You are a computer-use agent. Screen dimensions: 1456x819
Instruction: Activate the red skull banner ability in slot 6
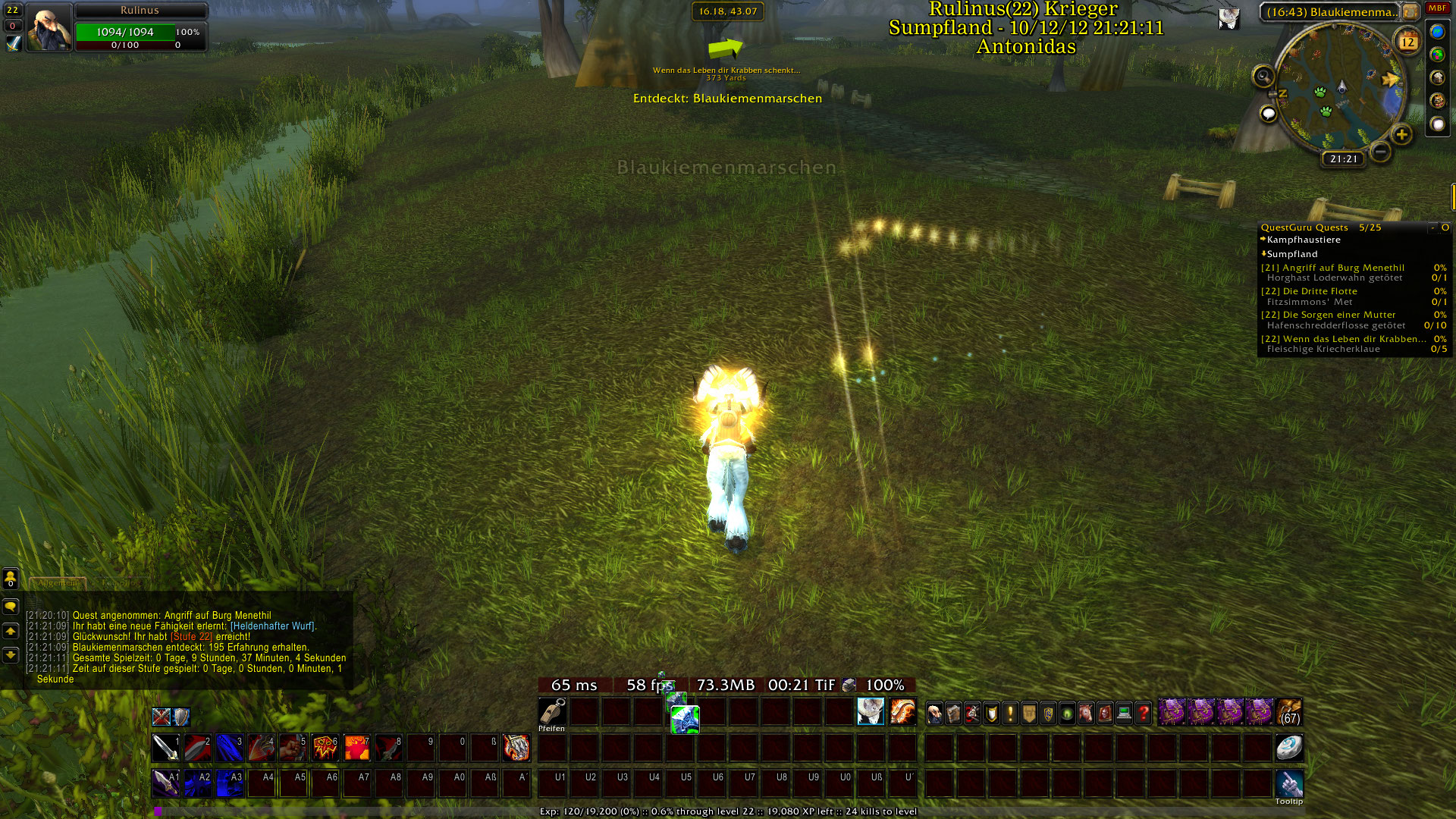(x=325, y=748)
